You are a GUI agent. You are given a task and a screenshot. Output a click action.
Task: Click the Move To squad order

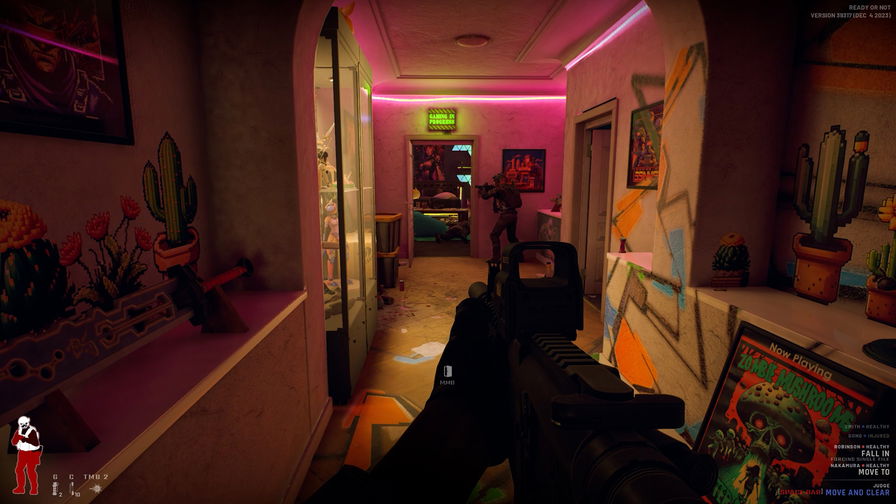pyautogui.click(x=873, y=473)
